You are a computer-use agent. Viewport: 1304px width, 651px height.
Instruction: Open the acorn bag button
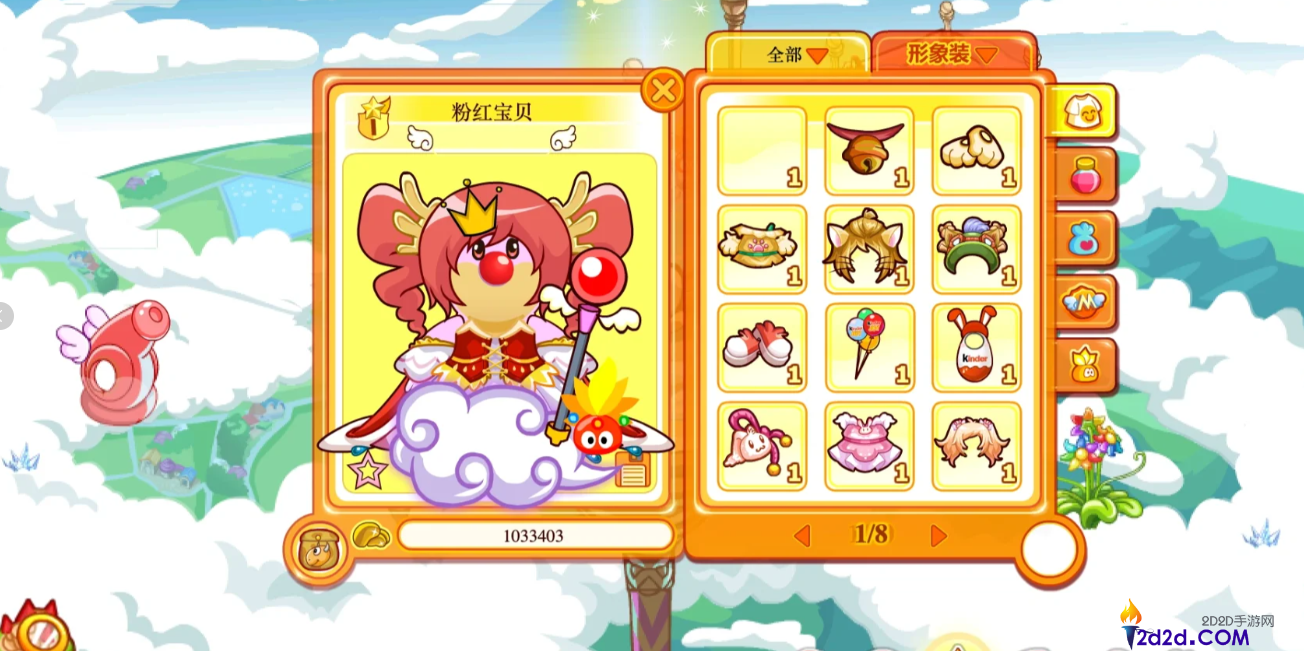[318, 549]
